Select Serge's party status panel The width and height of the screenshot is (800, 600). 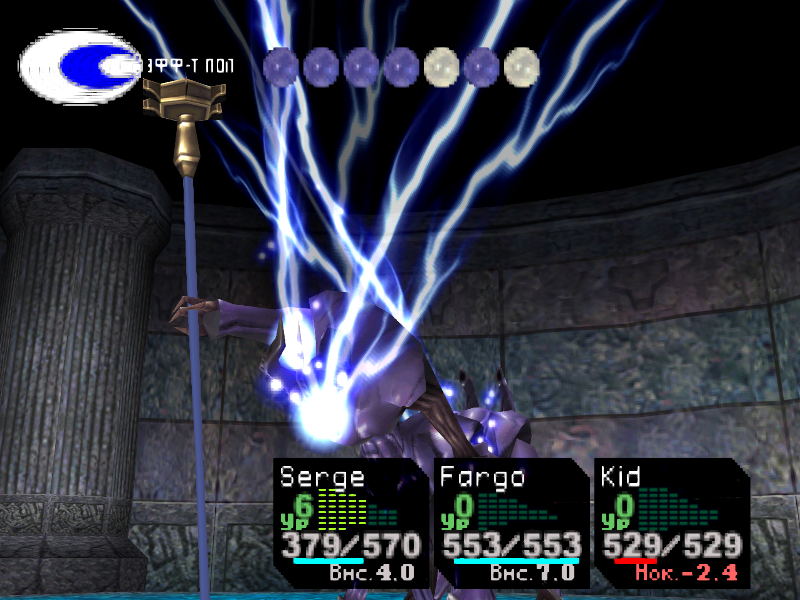click(x=350, y=522)
